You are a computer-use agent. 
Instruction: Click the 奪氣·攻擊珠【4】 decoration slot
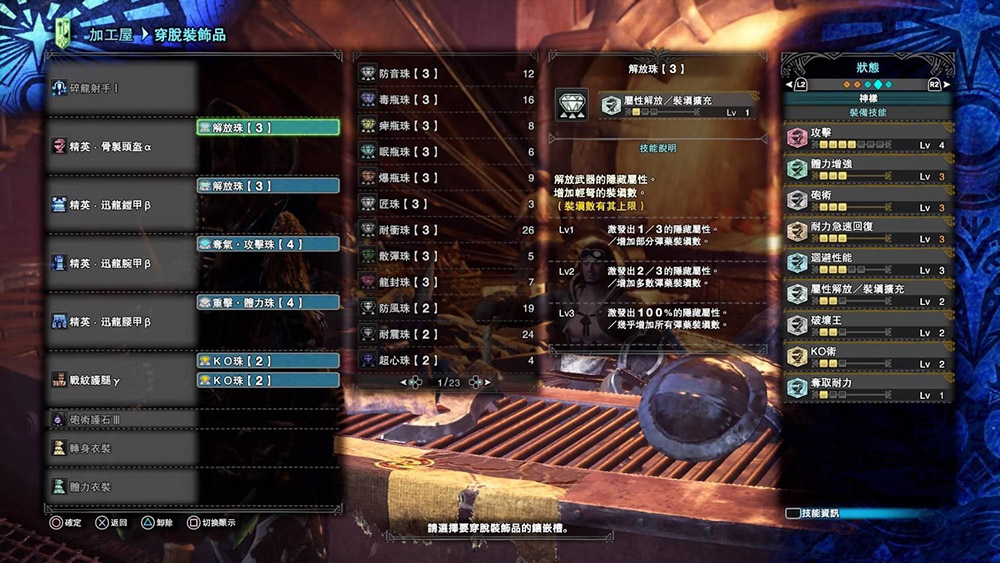268,244
